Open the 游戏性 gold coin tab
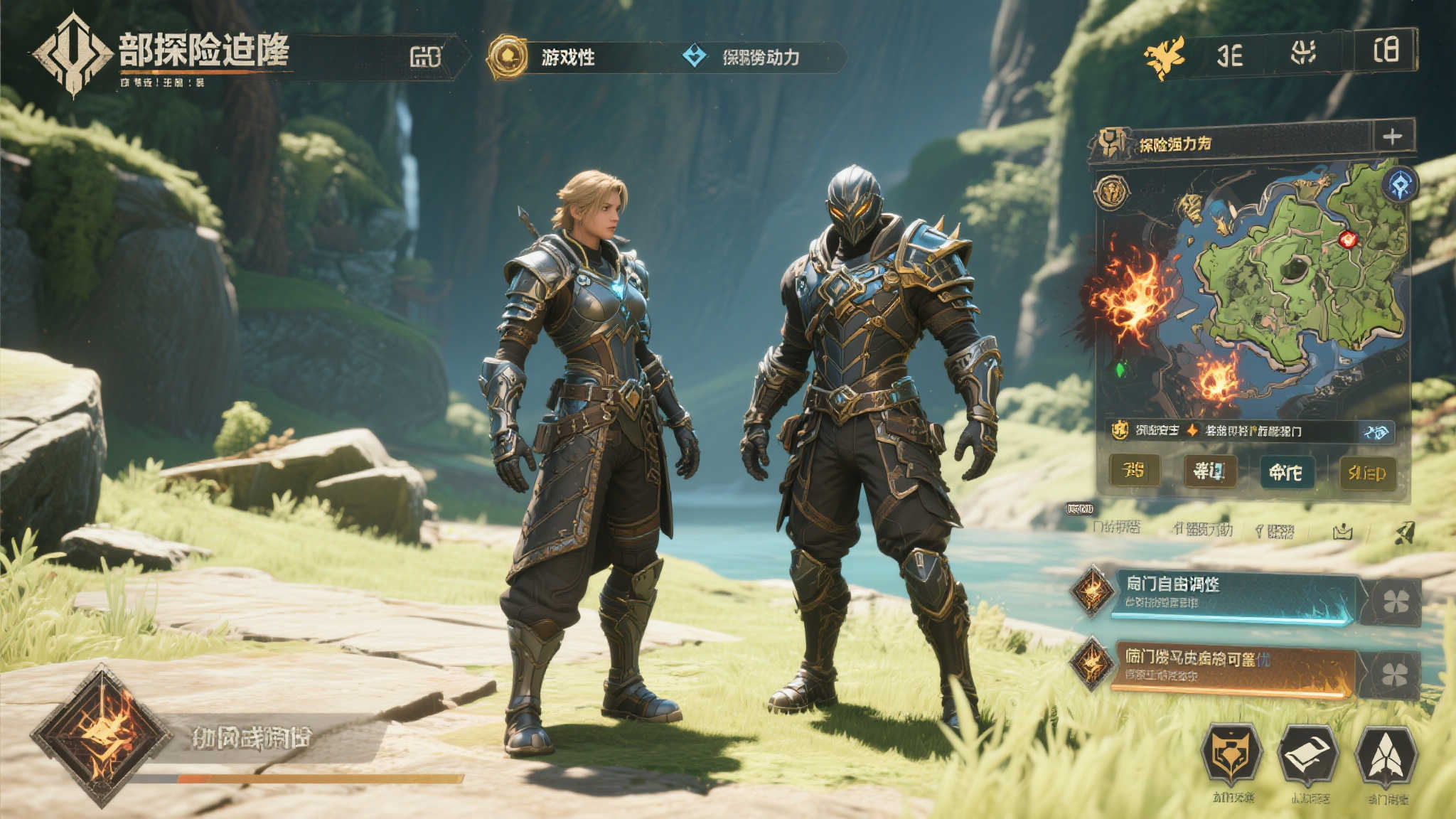This screenshot has height=819, width=1456. (508, 57)
